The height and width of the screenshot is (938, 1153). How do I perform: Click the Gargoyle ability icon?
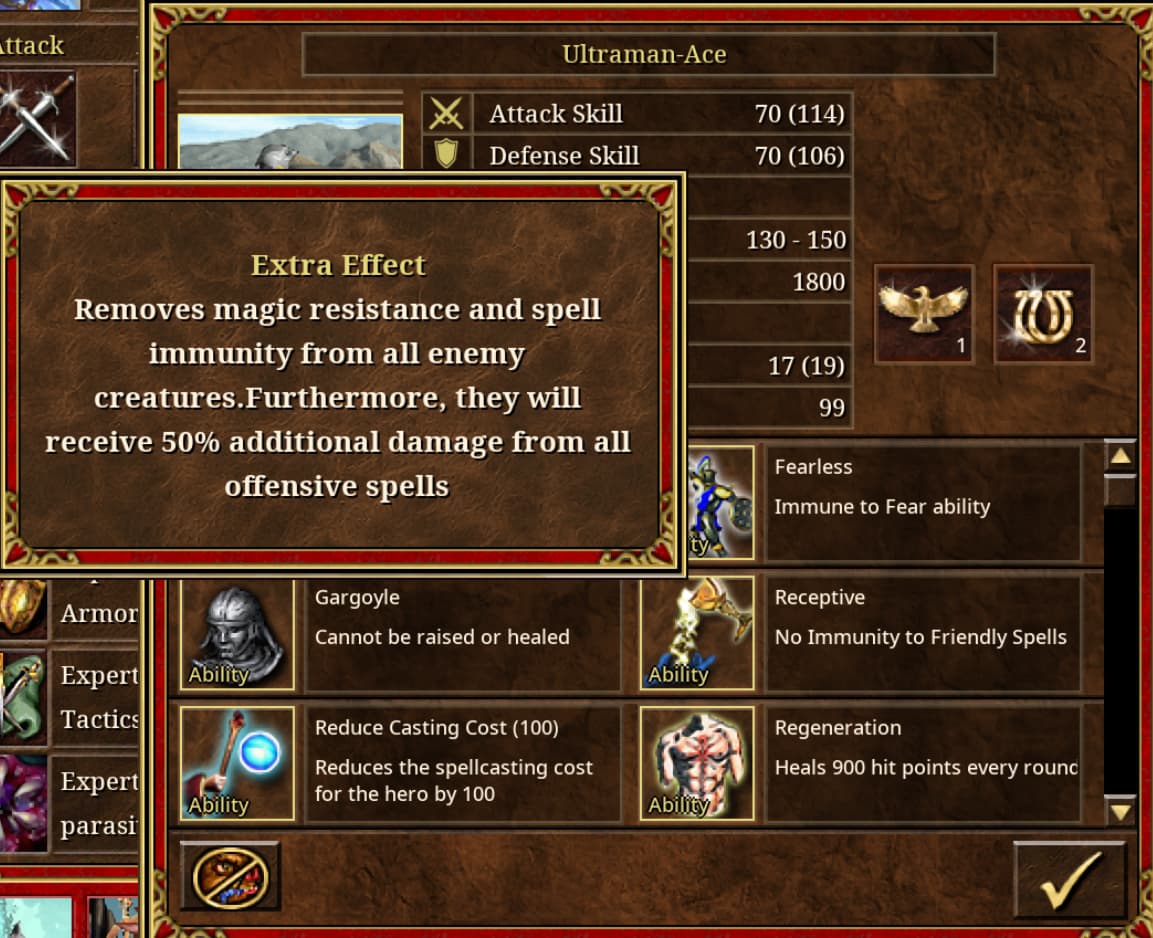coord(237,634)
